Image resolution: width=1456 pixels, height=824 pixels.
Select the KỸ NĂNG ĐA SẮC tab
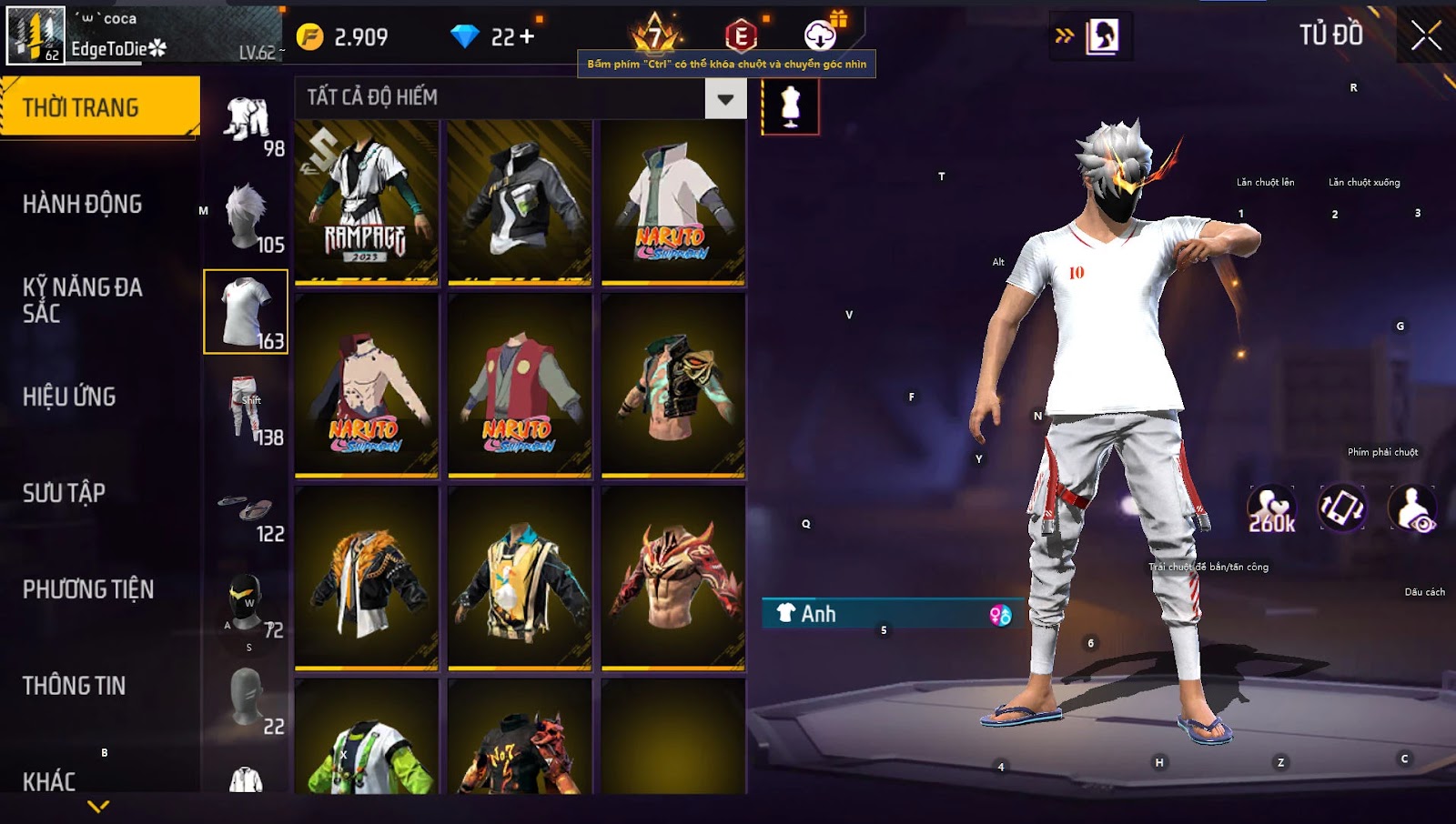pos(83,300)
